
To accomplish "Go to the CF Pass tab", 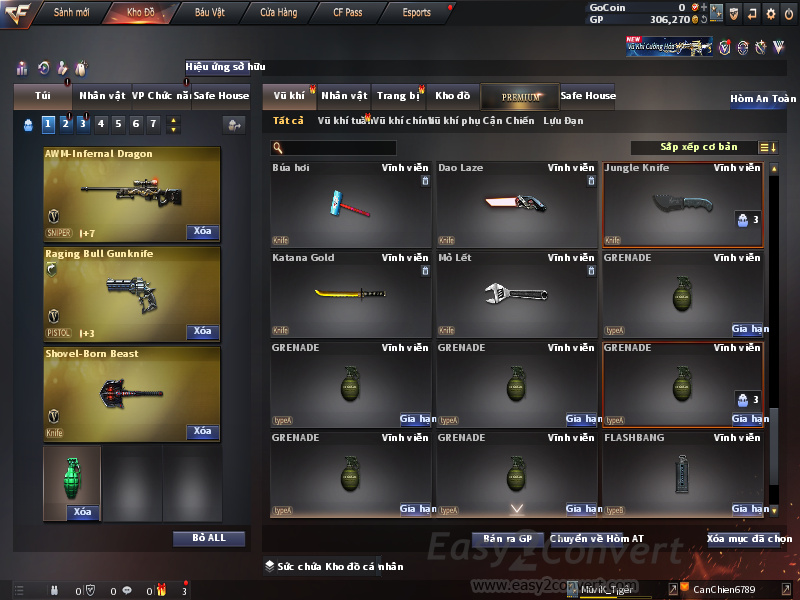I will (x=347, y=13).
